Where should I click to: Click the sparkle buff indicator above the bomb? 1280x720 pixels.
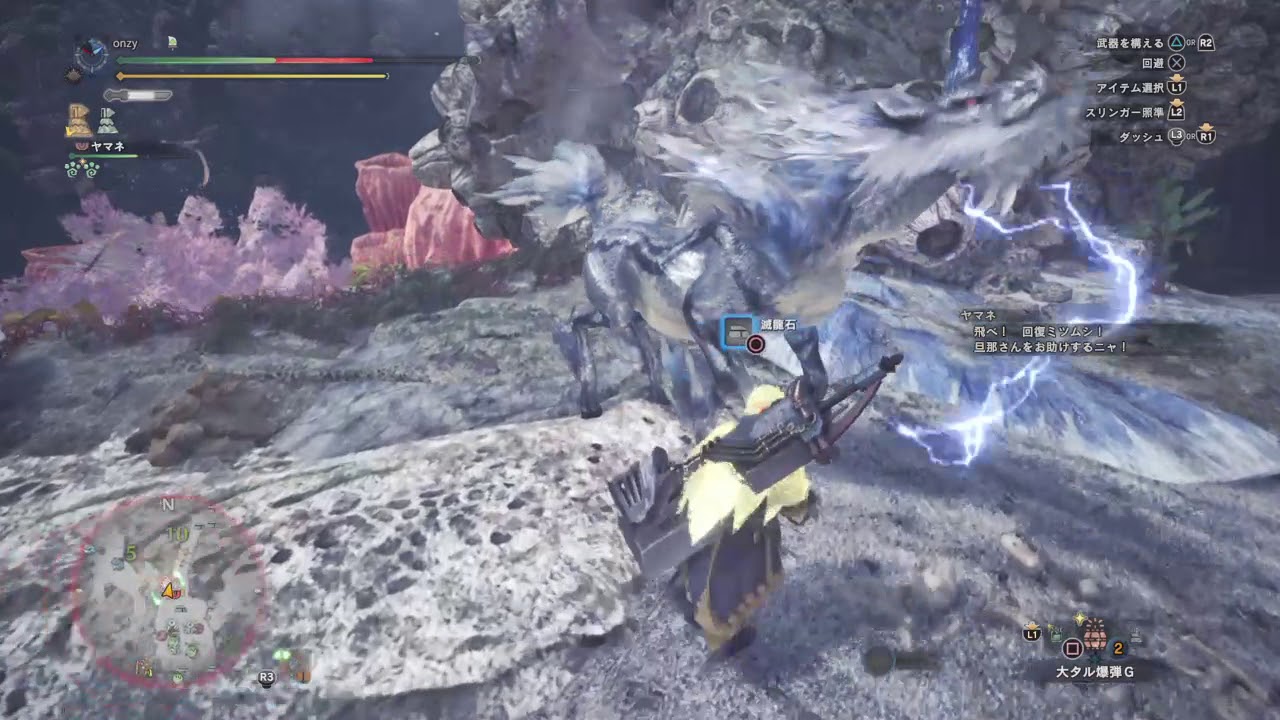[1079, 618]
